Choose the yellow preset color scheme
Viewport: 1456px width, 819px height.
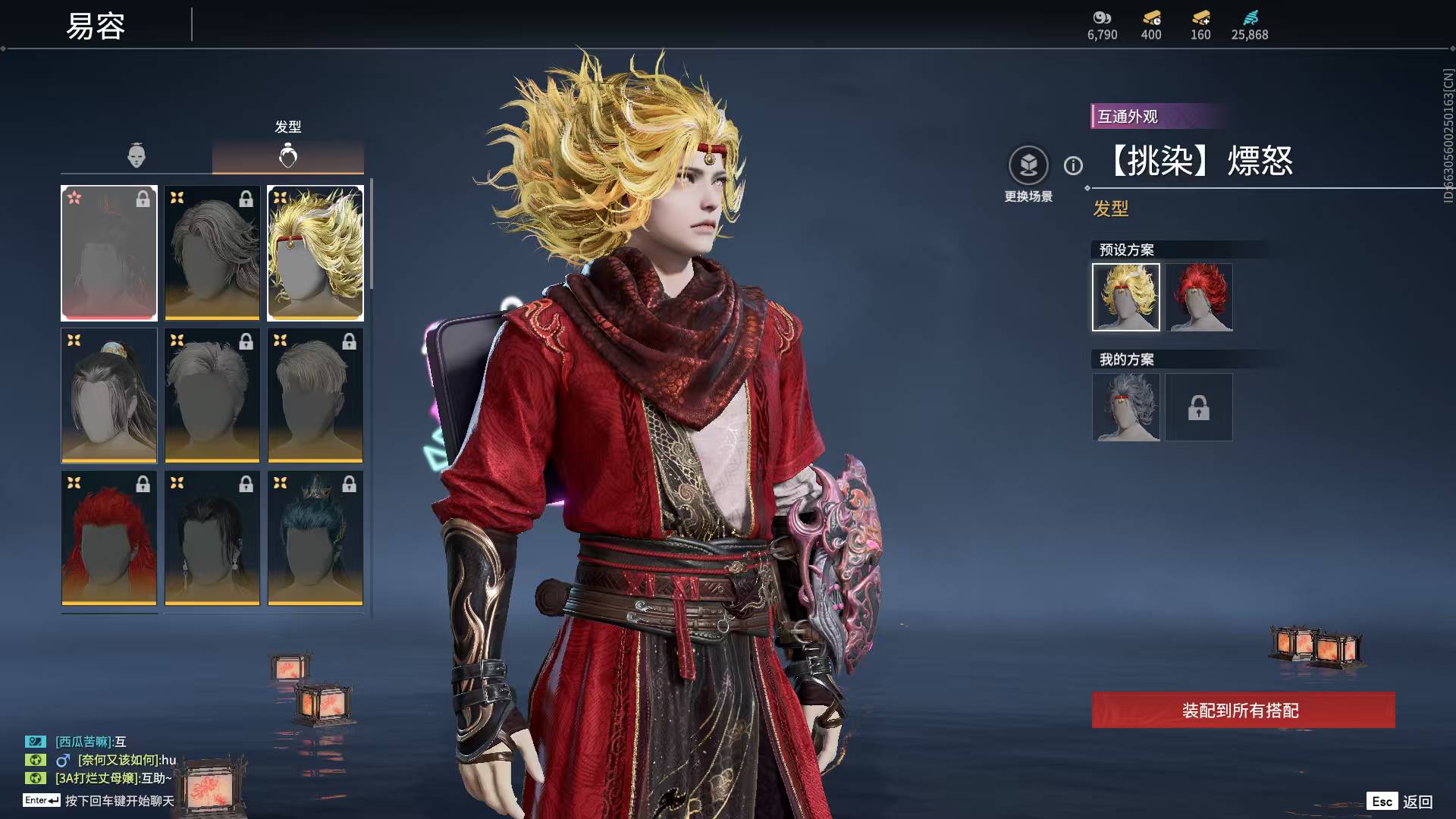(1126, 297)
